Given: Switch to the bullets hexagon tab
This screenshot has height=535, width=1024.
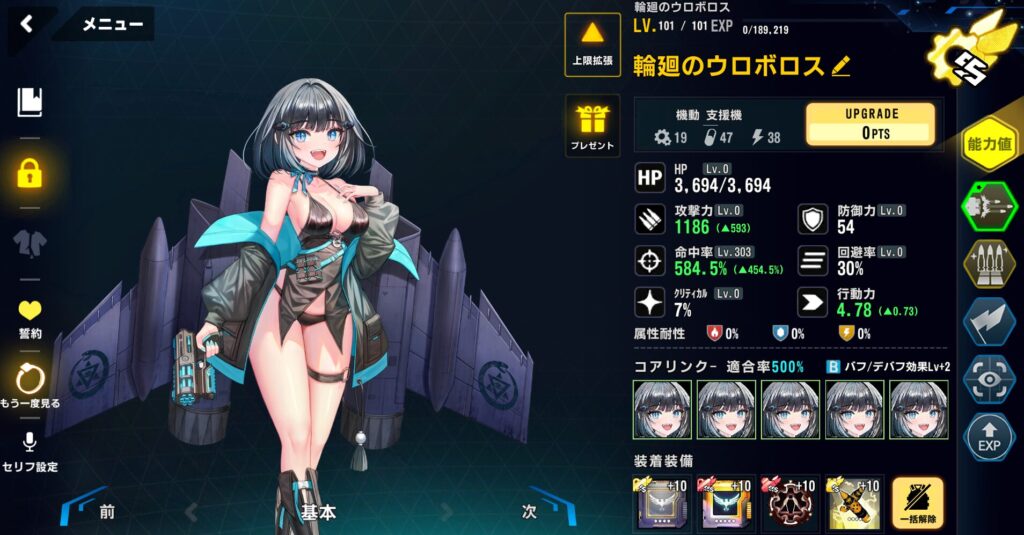Looking at the screenshot, I should [989, 264].
